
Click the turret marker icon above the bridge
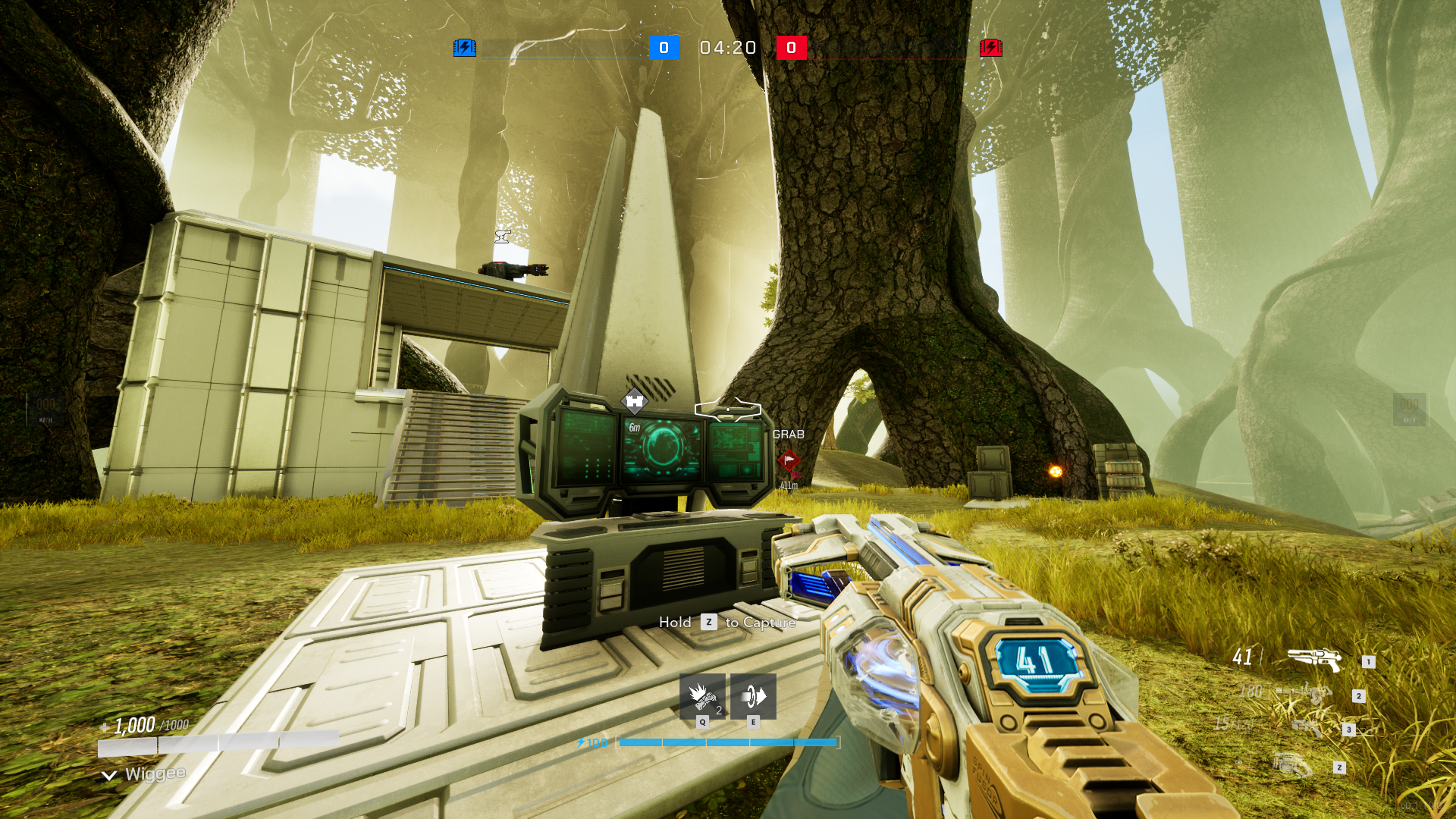point(502,237)
